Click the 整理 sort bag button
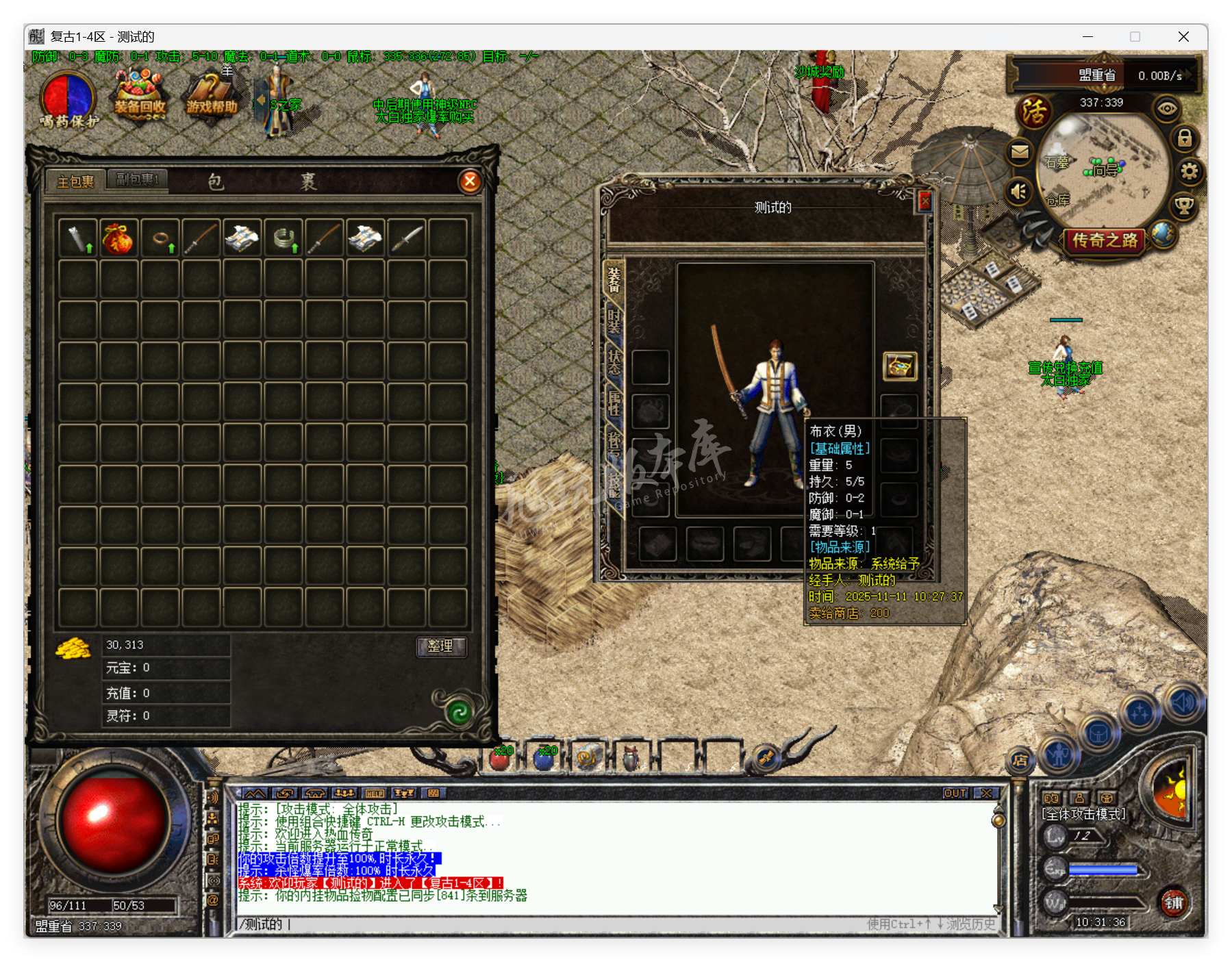Viewport: 1232px width, 962px height. tap(442, 646)
